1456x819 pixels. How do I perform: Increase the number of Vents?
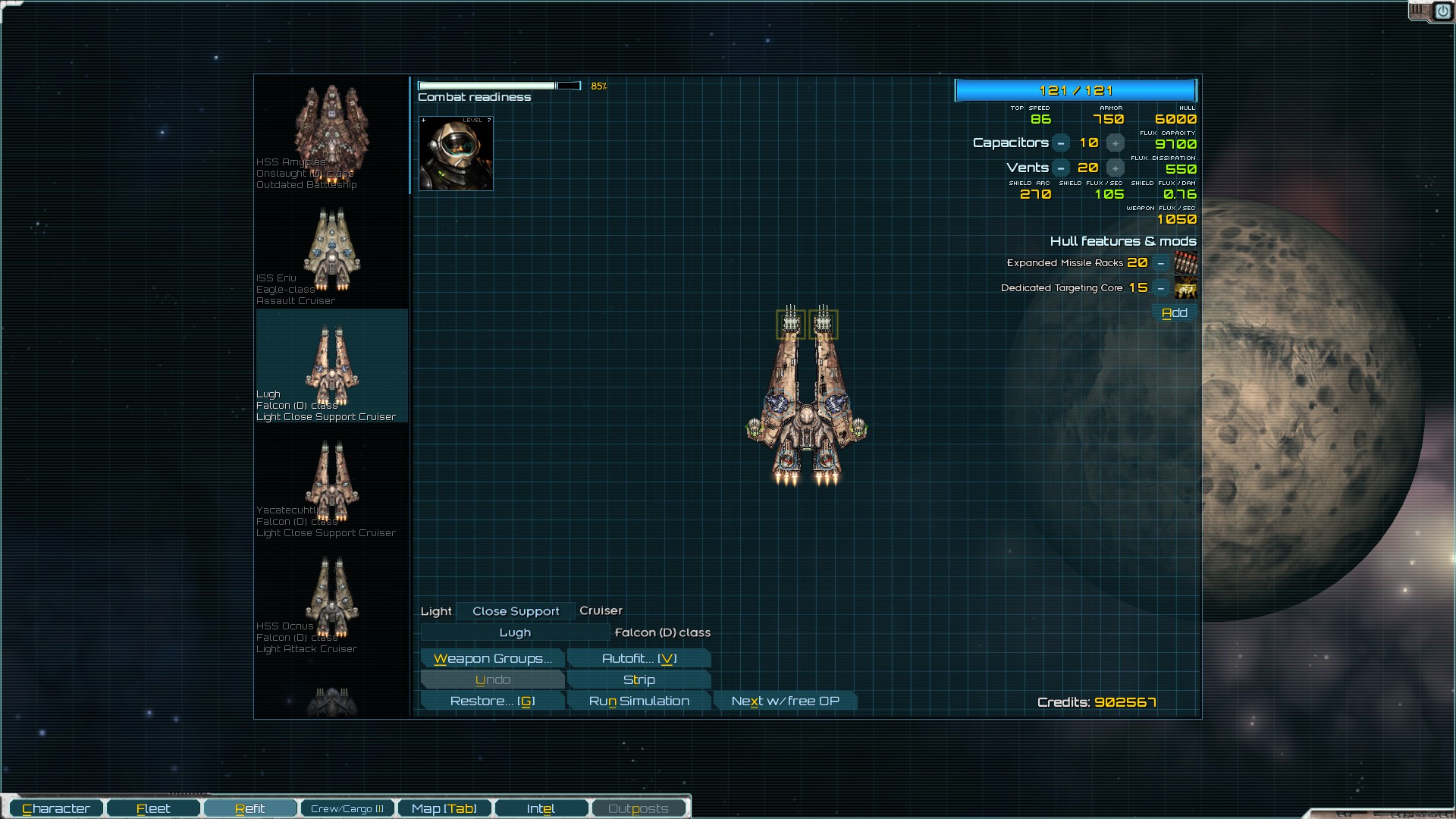click(1115, 168)
